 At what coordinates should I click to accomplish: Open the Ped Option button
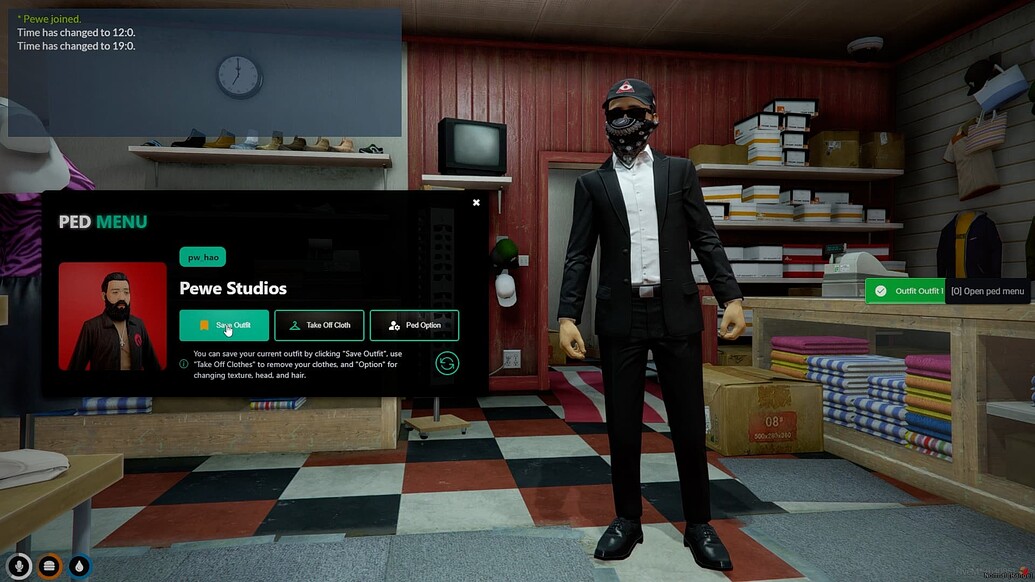[x=414, y=325]
